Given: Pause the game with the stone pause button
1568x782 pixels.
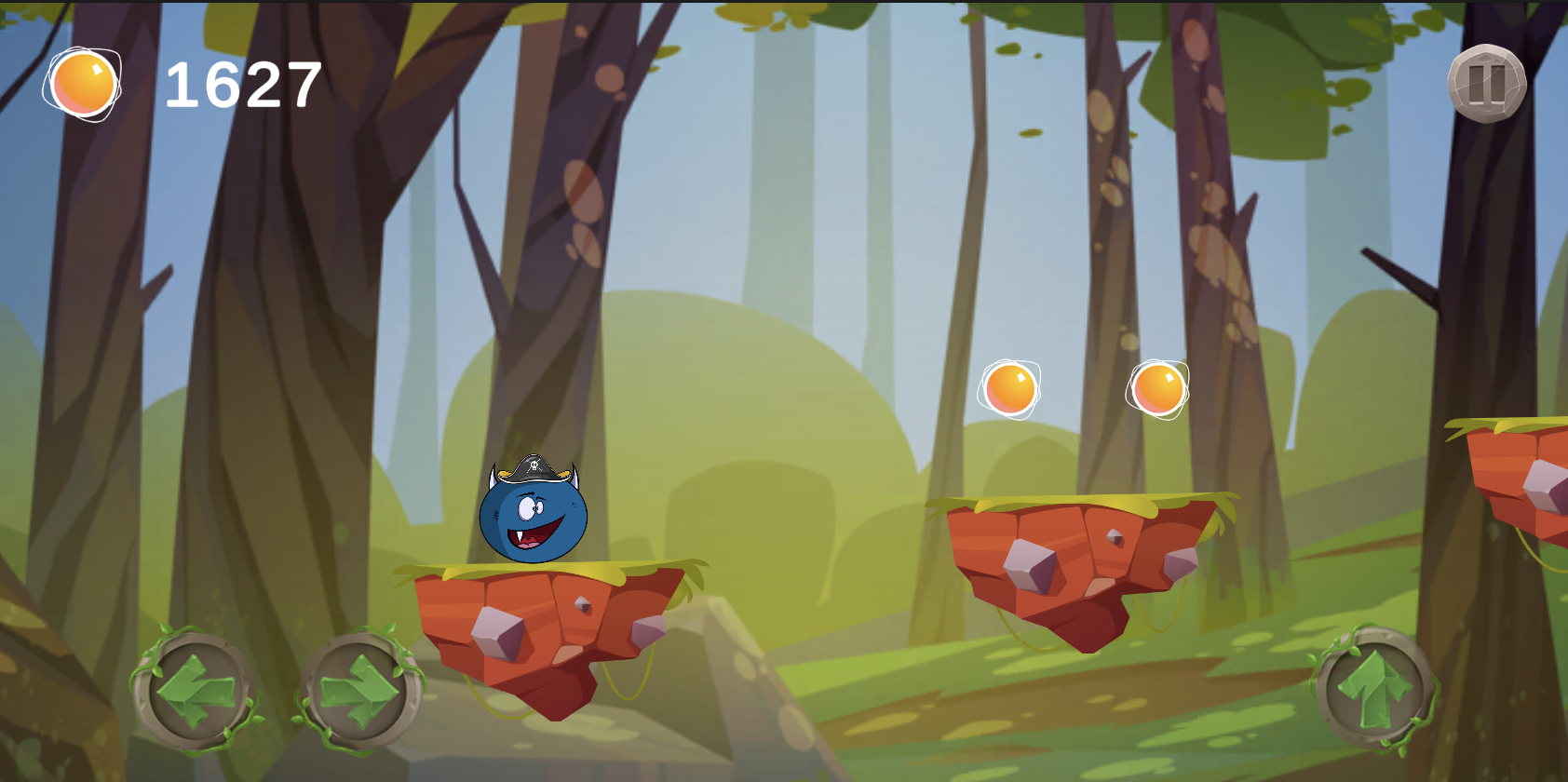Looking at the screenshot, I should [1487, 86].
